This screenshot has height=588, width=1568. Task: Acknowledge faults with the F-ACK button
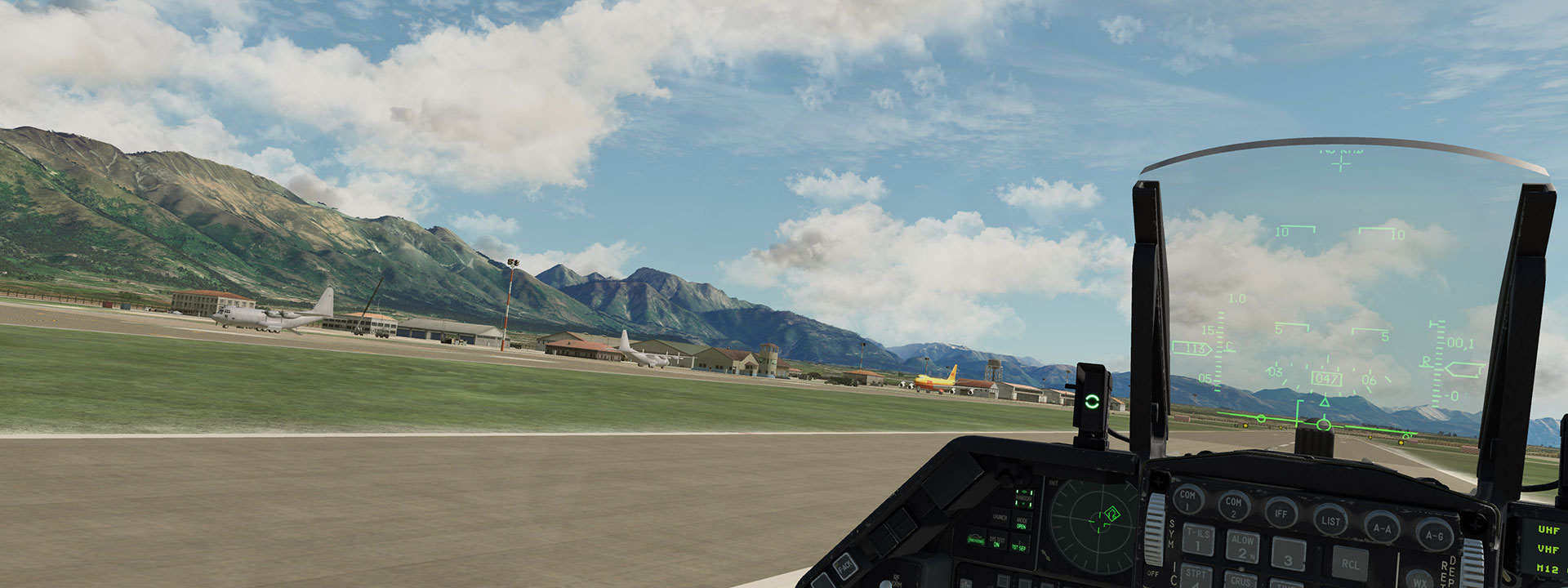(x=845, y=565)
